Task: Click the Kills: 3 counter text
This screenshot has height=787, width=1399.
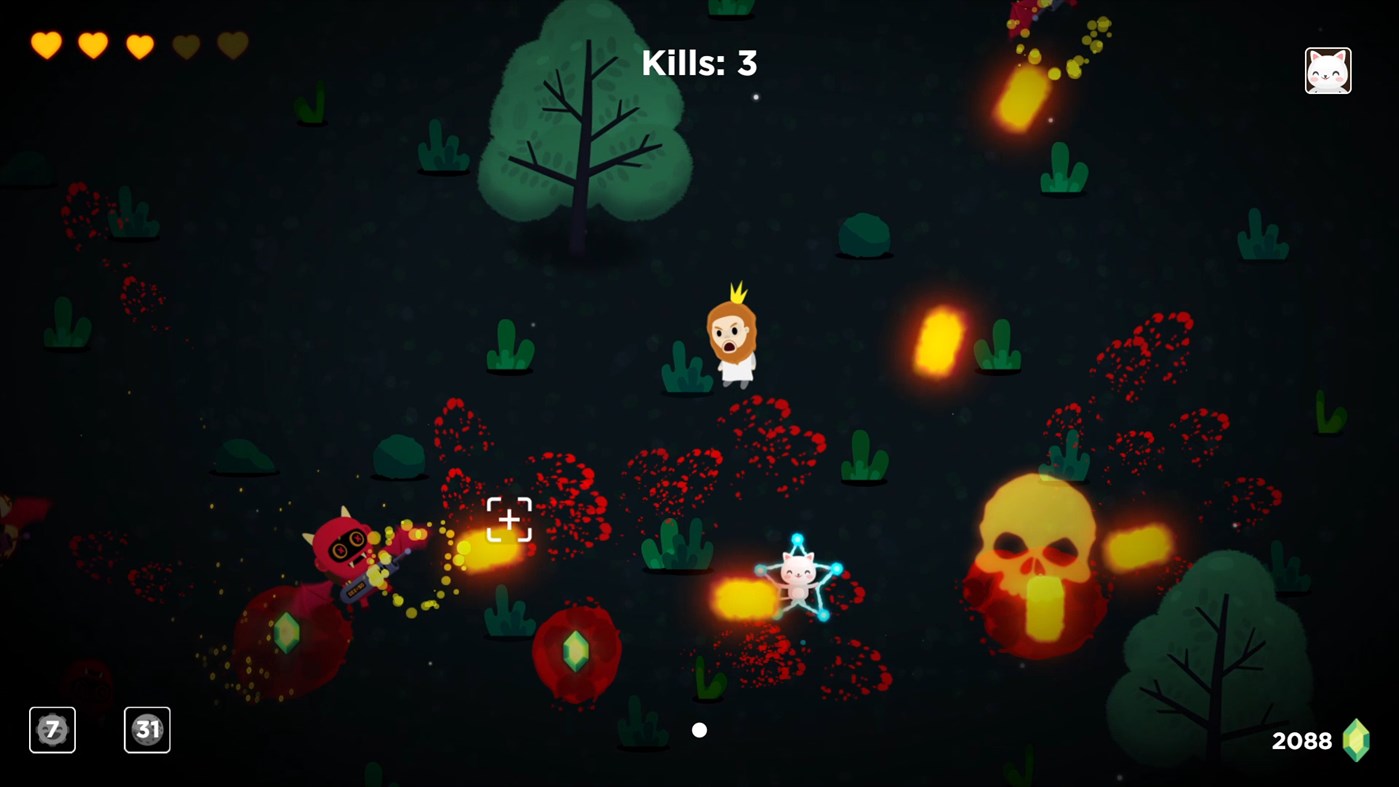Action: [x=699, y=62]
